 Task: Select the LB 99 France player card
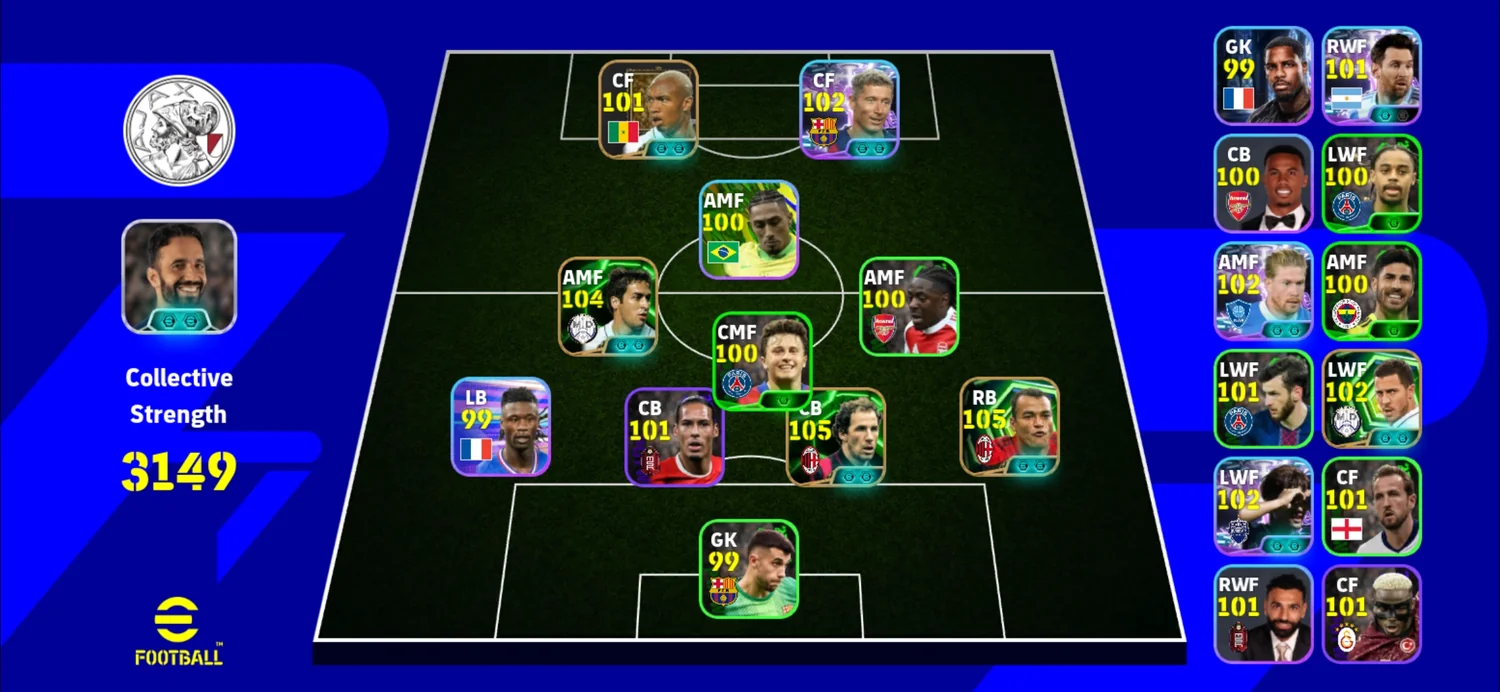click(x=500, y=426)
